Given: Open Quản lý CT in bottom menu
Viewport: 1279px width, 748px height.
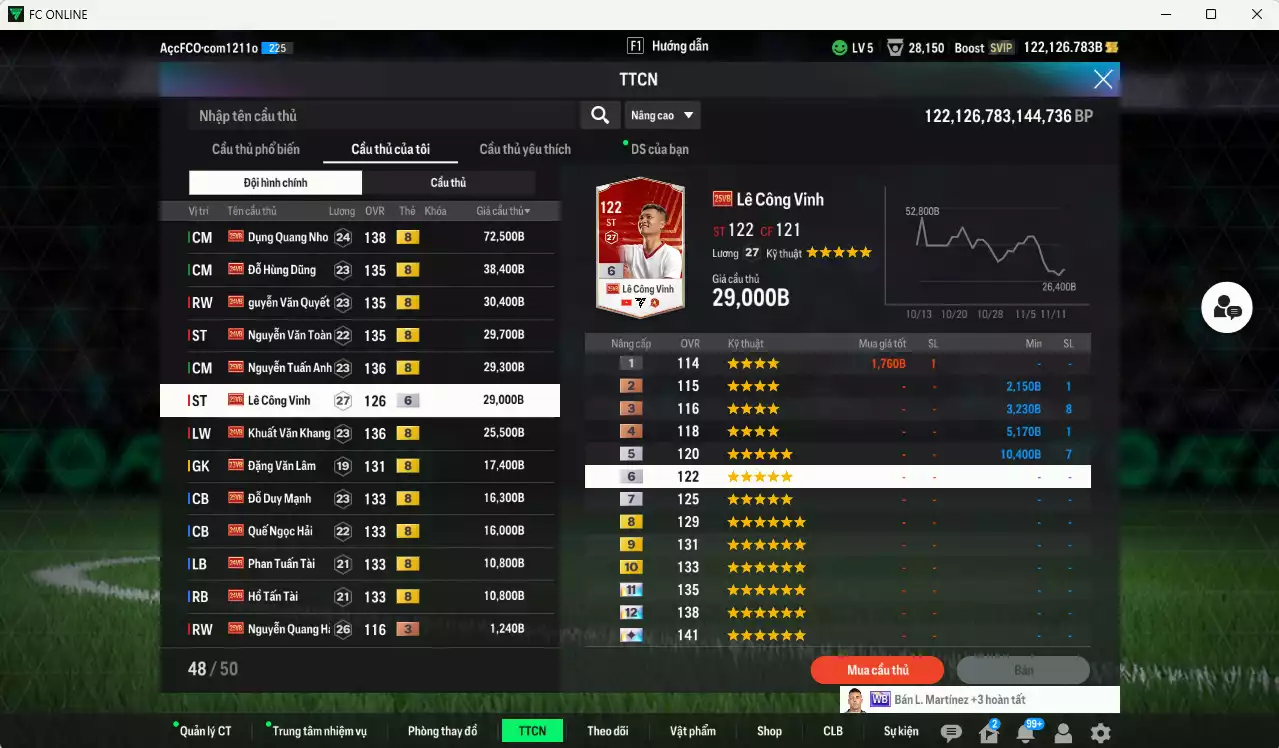Looking at the screenshot, I should pyautogui.click(x=205, y=731).
